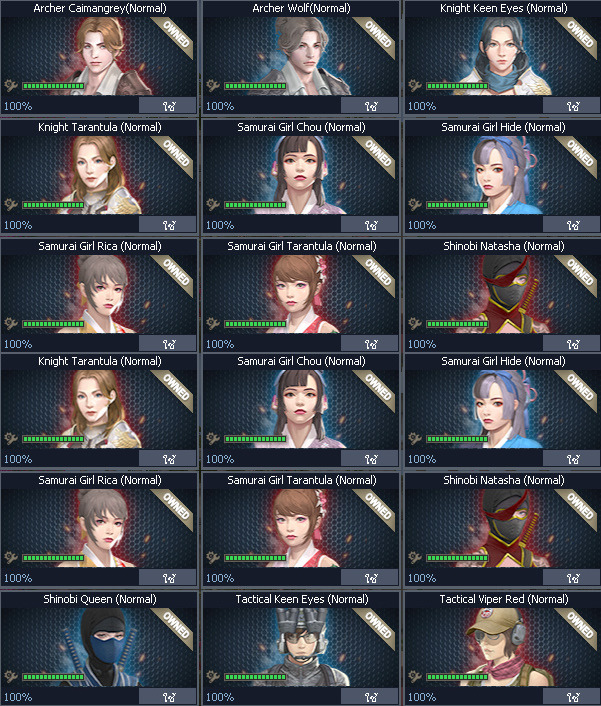Click the use button under Tactical Keen Eyes

pyautogui.click(x=369, y=697)
